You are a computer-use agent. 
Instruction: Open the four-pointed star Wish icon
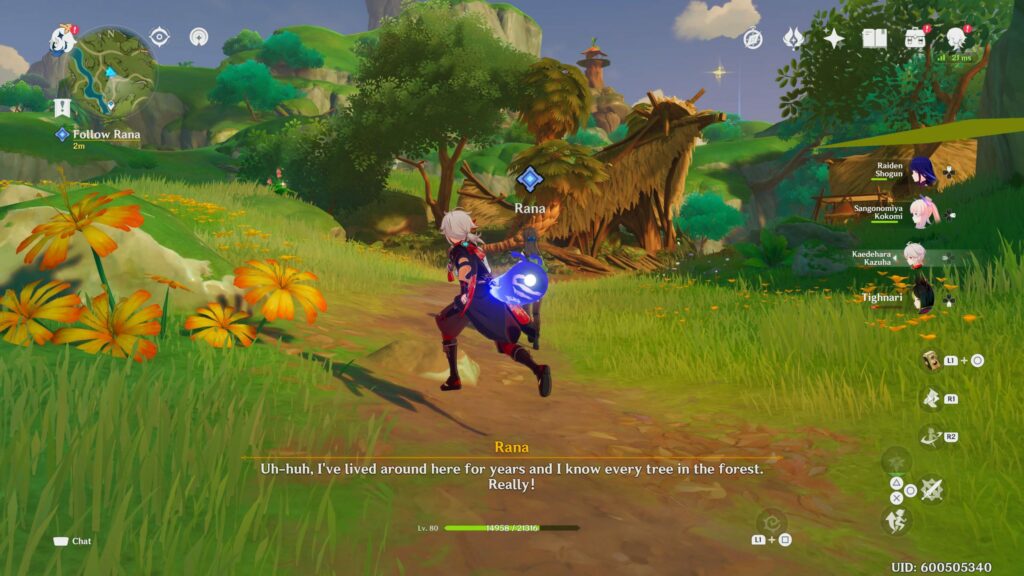(x=834, y=39)
